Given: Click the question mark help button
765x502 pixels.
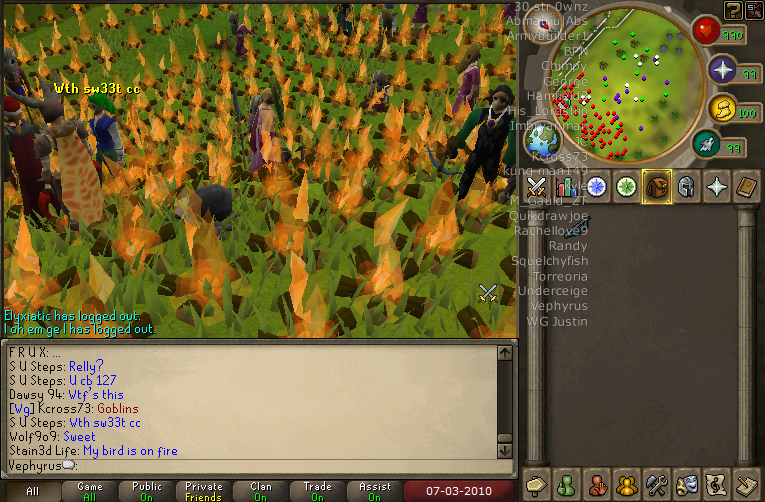Looking at the screenshot, I should [x=733, y=10].
